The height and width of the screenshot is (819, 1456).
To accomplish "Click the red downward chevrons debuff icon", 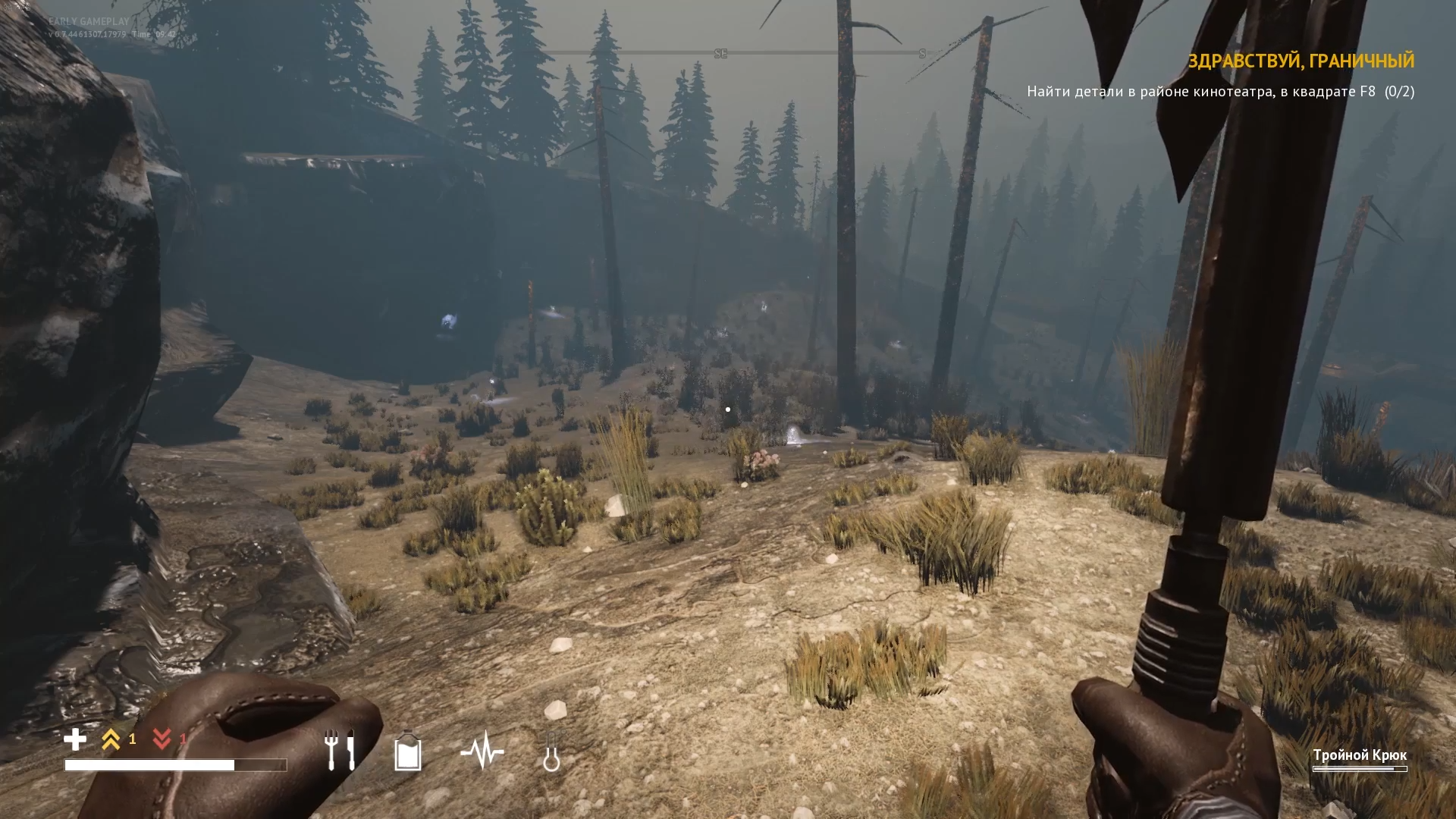I will 162,739.
